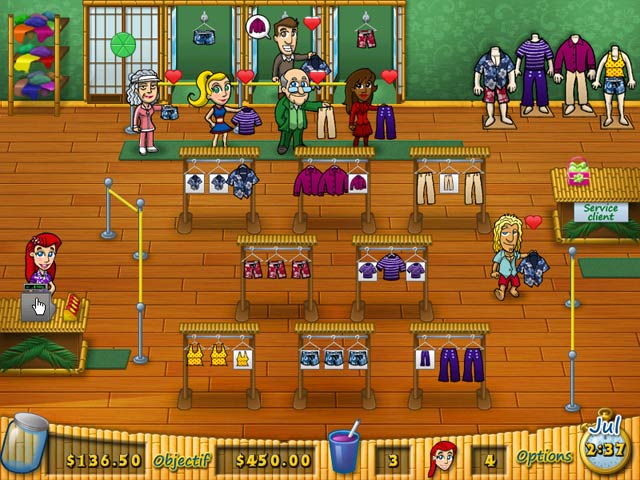The width and height of the screenshot is (640, 480).
Task: Use the blue energy drink cup
Action: tap(344, 452)
